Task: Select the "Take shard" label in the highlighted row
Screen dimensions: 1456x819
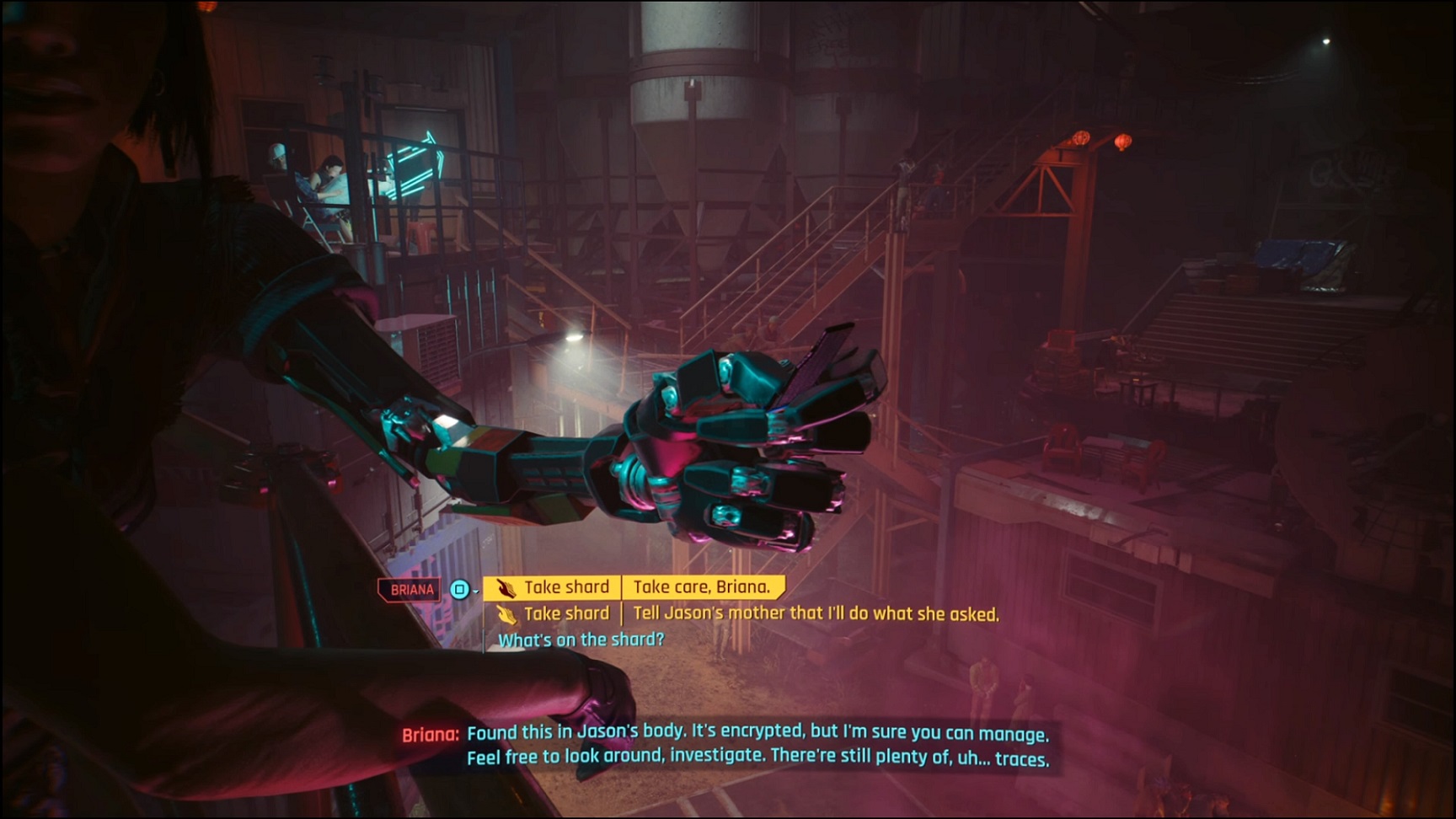Action: pyautogui.click(x=568, y=586)
